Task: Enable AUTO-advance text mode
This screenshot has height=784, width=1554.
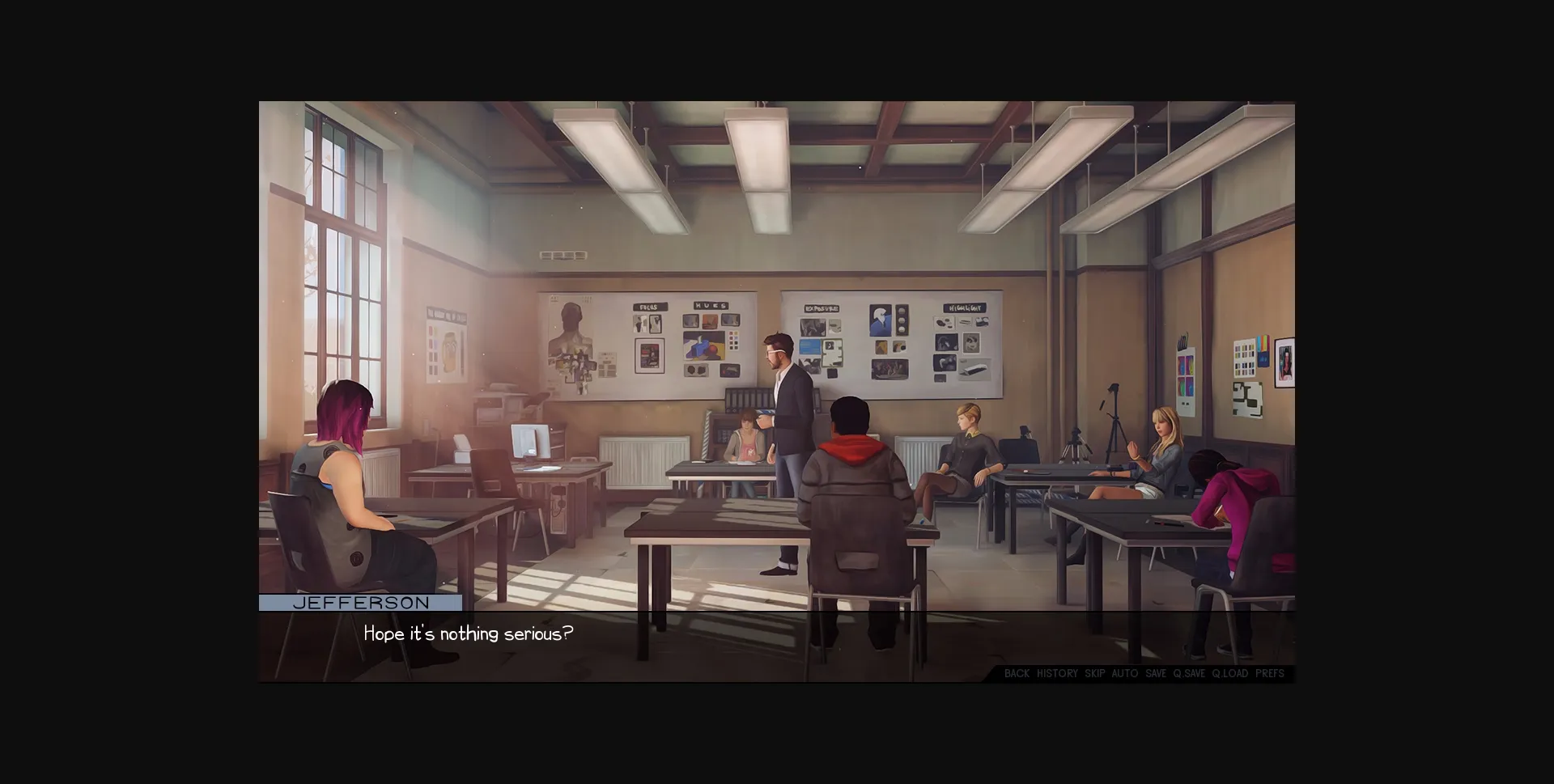Action: [1123, 673]
